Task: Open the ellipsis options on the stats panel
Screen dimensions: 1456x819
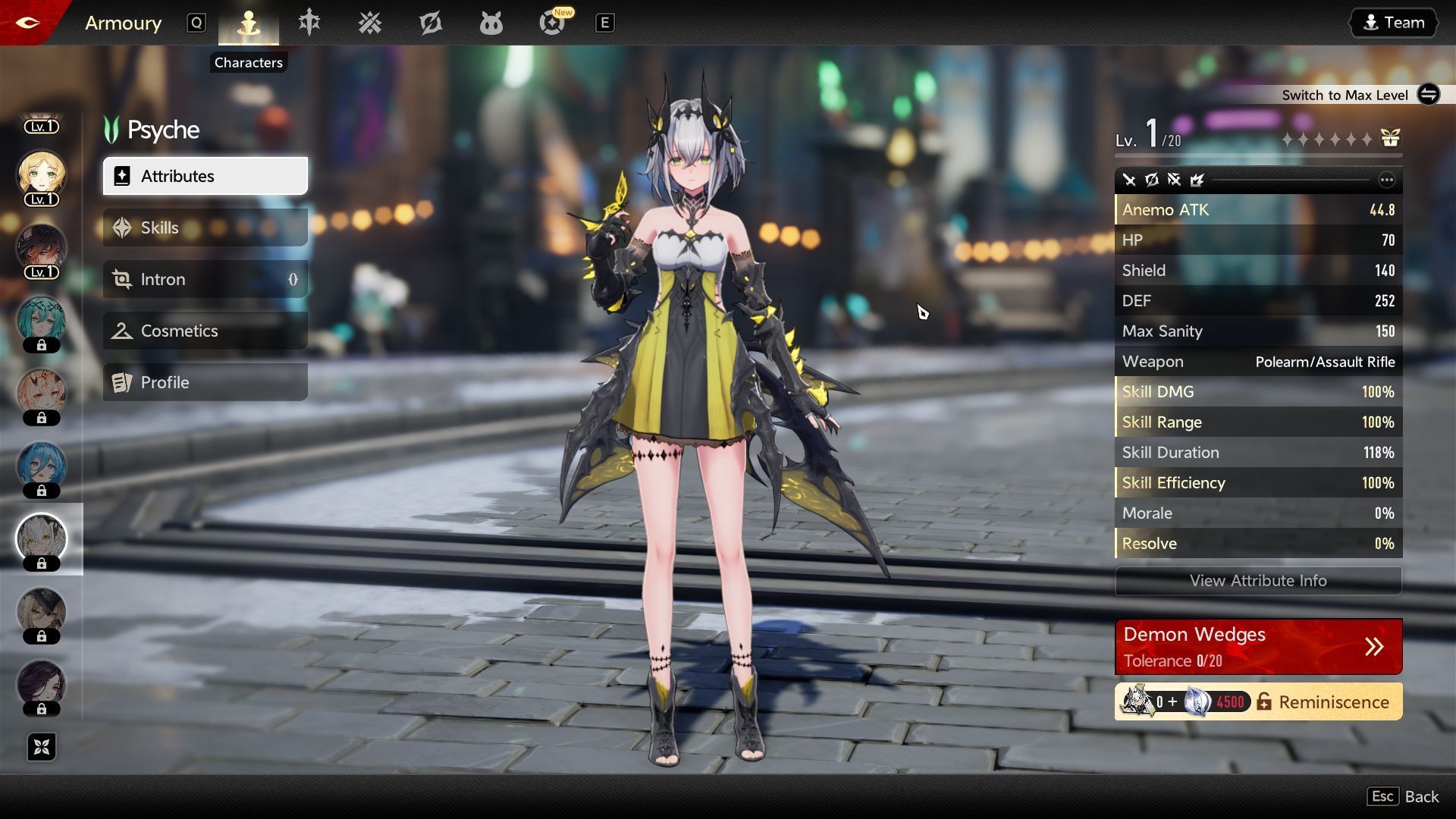Action: [1387, 180]
